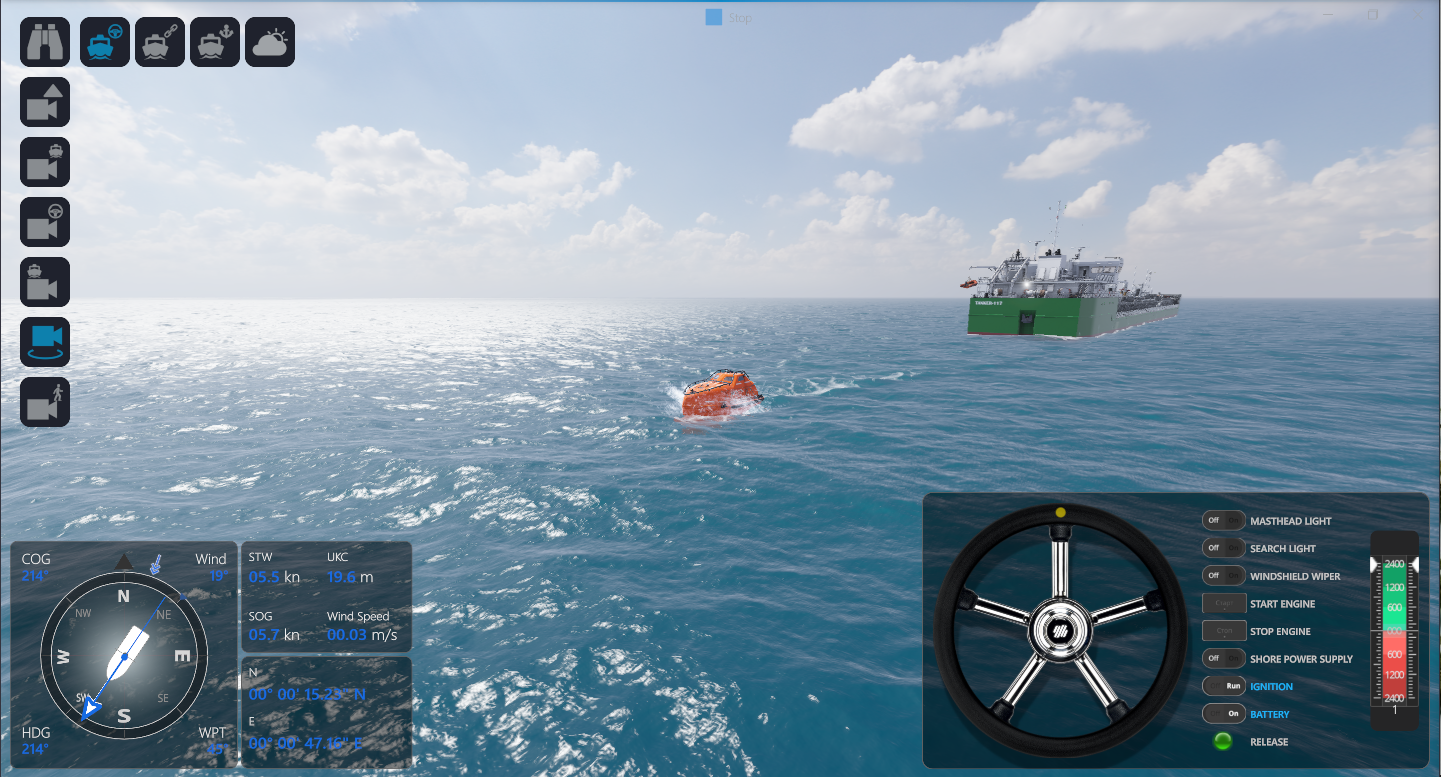Image resolution: width=1441 pixels, height=777 pixels.
Task: Select the ship steering control icon
Action: pos(105,42)
